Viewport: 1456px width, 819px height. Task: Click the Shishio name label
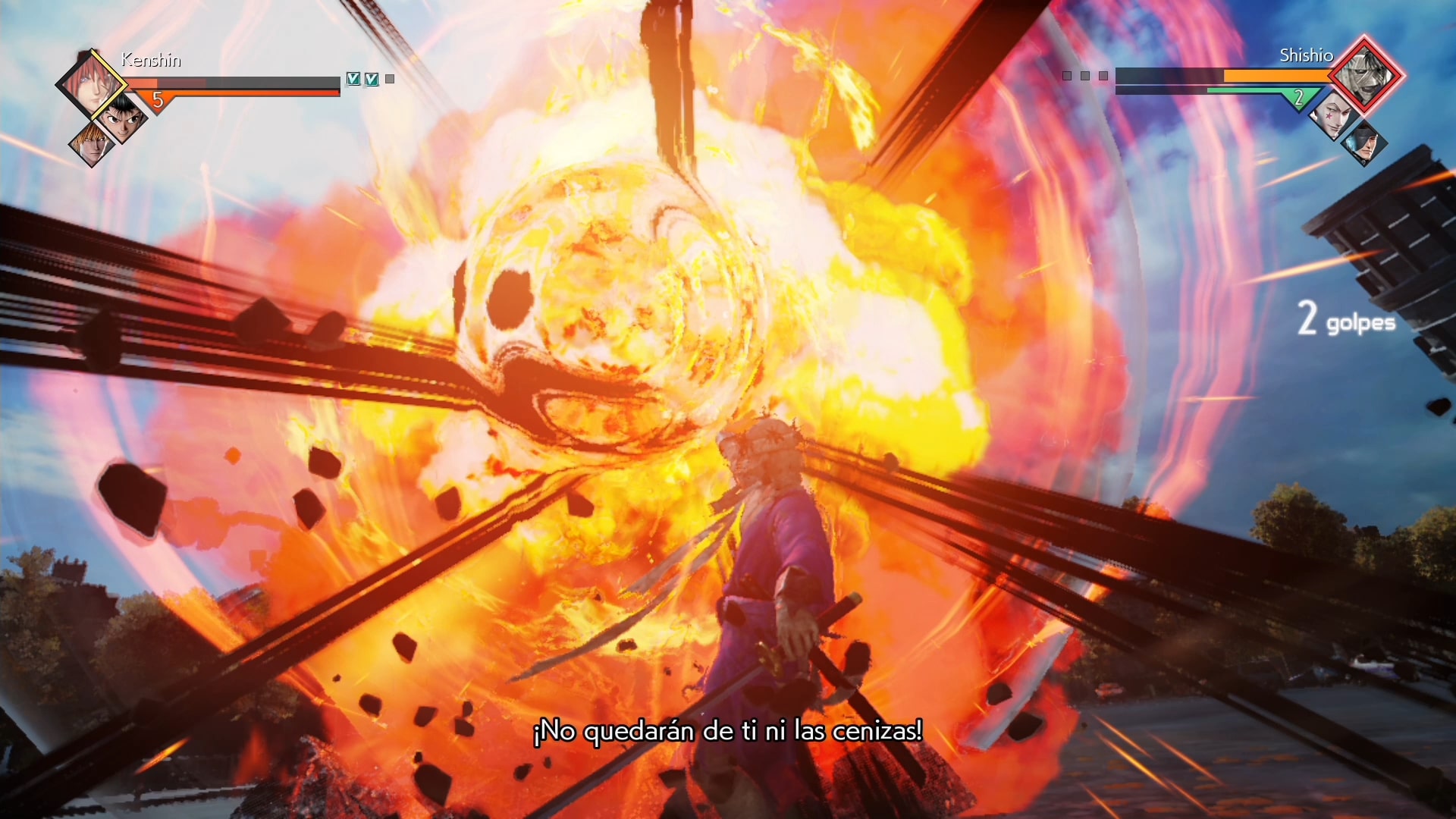point(1307,55)
